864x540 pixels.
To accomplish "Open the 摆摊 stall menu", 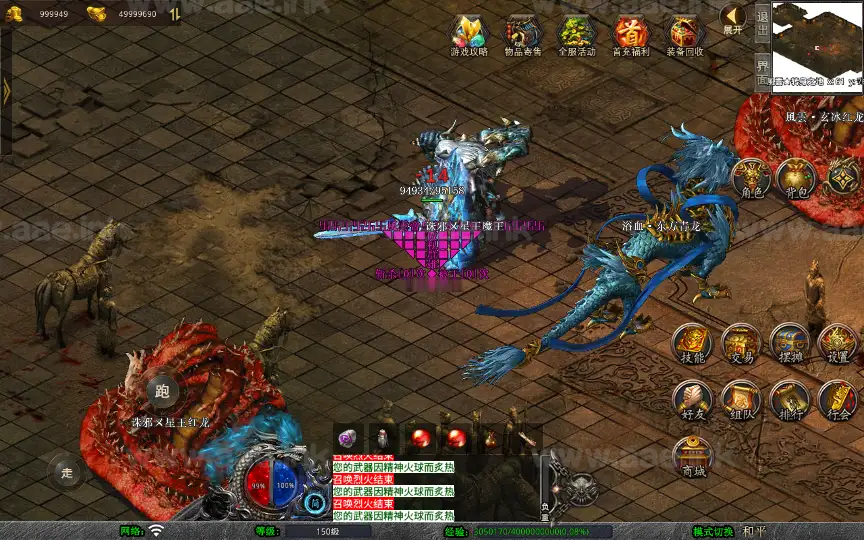I will coord(790,342).
